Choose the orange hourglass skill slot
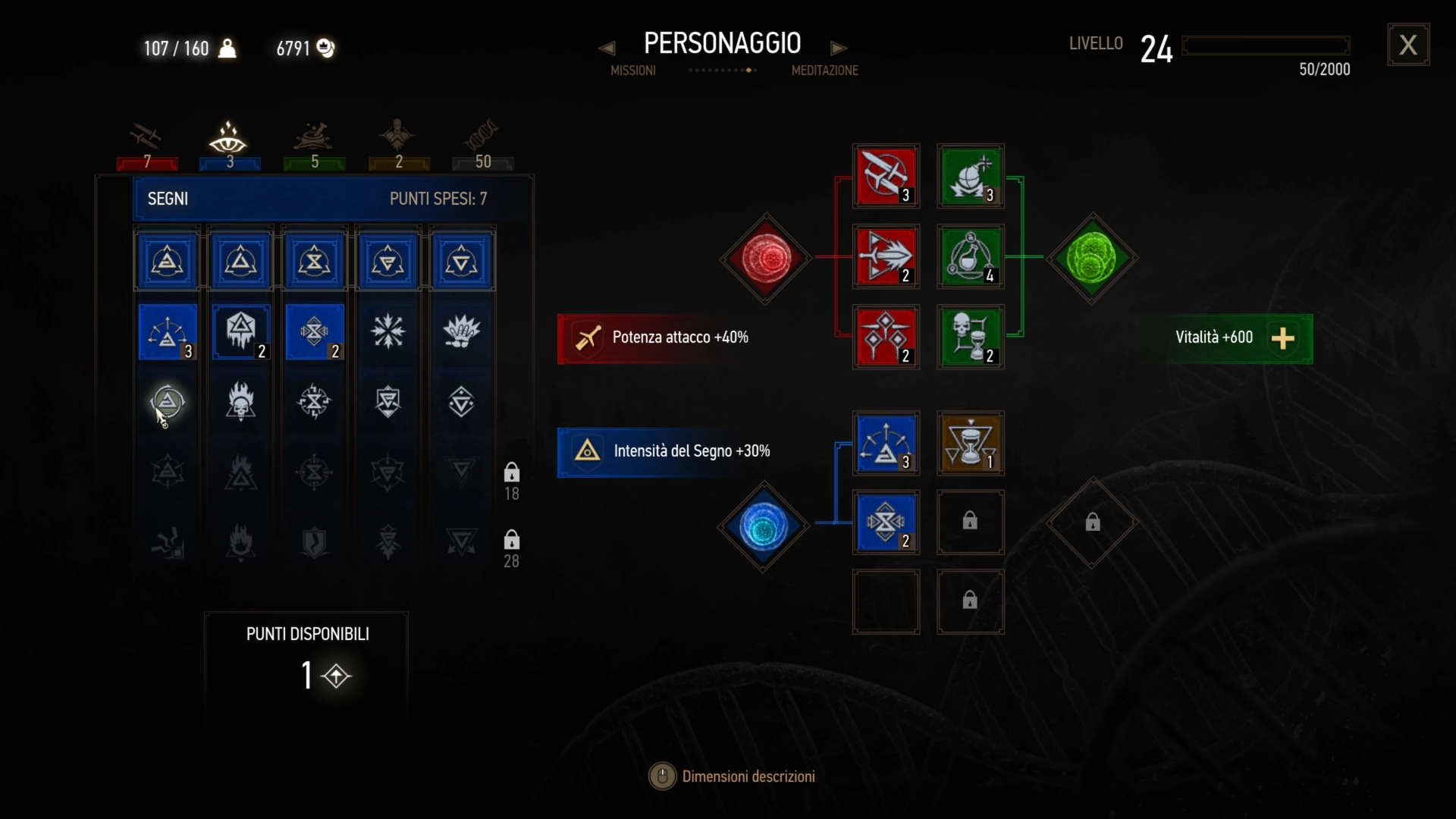 point(971,444)
